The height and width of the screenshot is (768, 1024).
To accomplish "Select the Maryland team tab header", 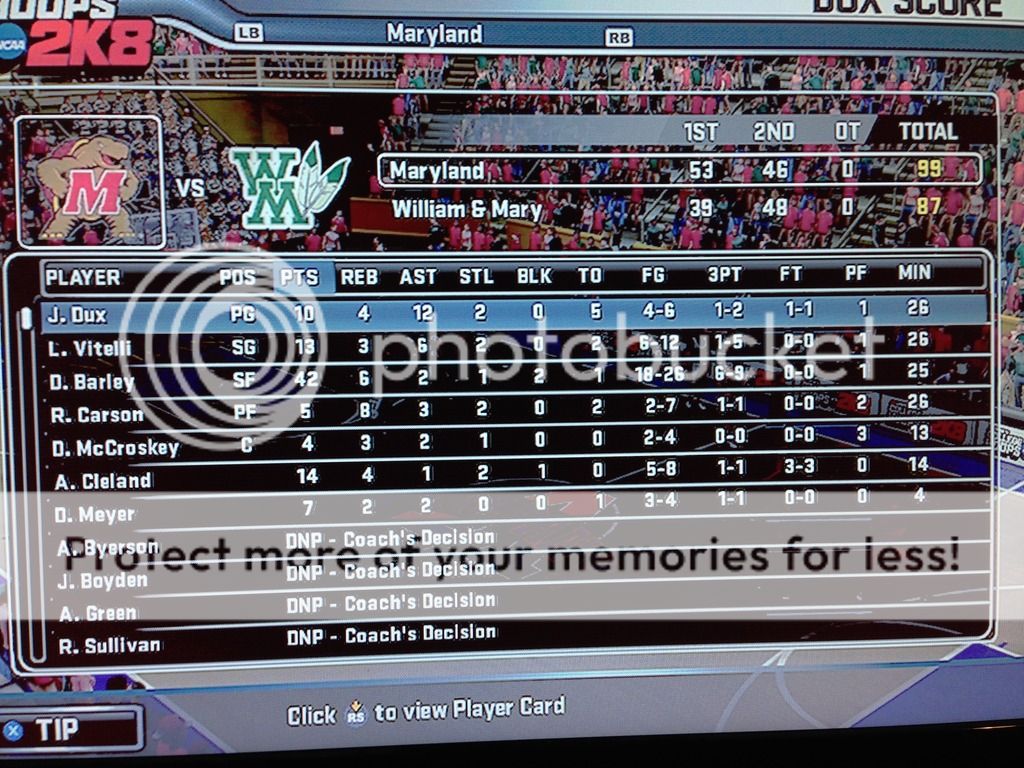I will point(434,34).
